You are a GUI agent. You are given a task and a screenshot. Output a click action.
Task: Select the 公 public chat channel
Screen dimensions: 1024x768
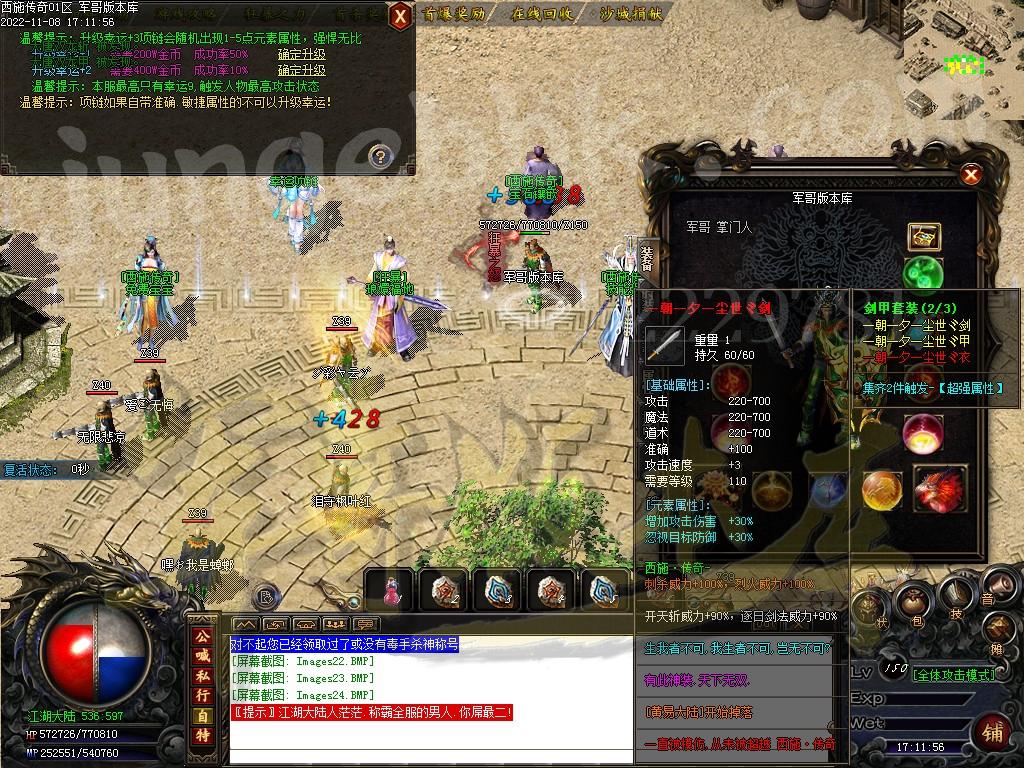(203, 636)
